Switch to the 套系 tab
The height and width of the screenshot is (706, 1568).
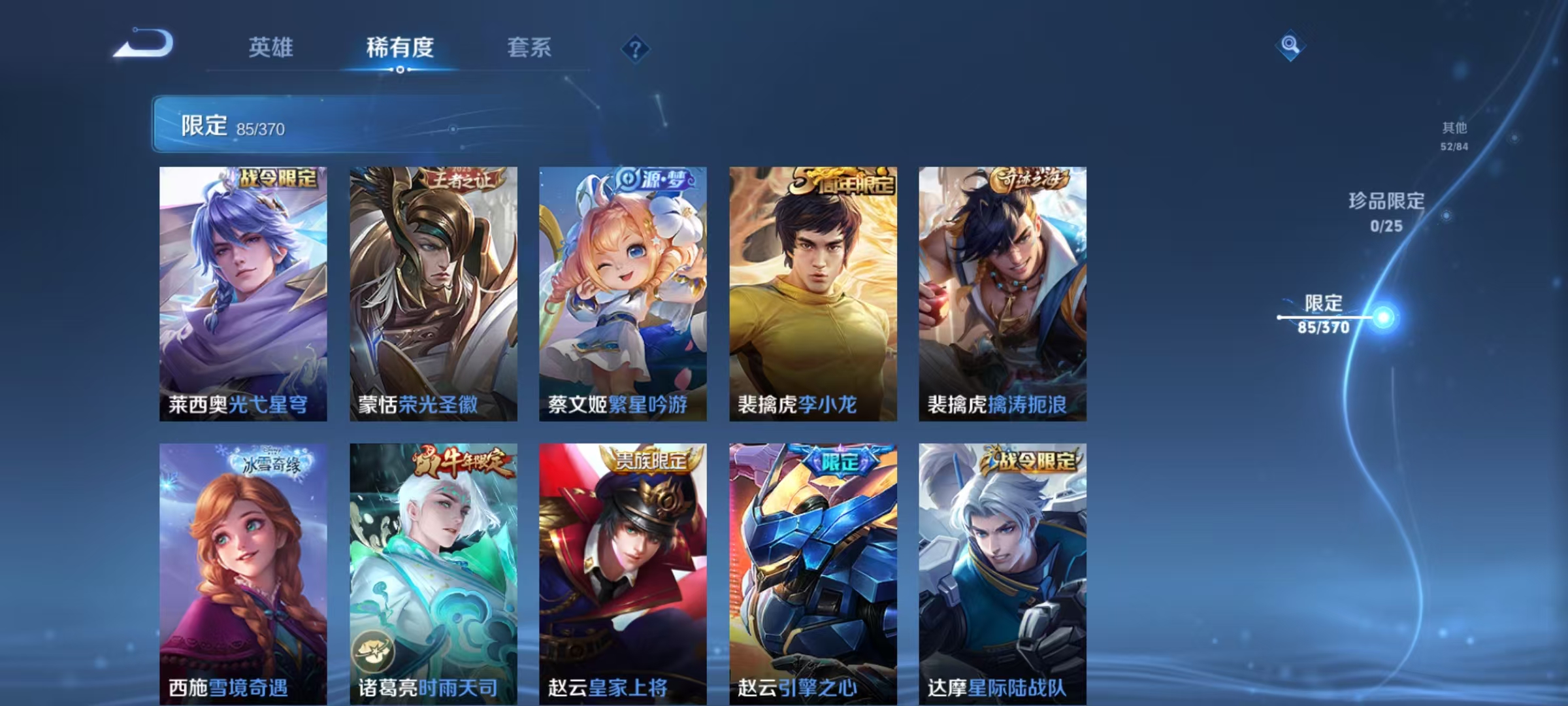pos(529,48)
